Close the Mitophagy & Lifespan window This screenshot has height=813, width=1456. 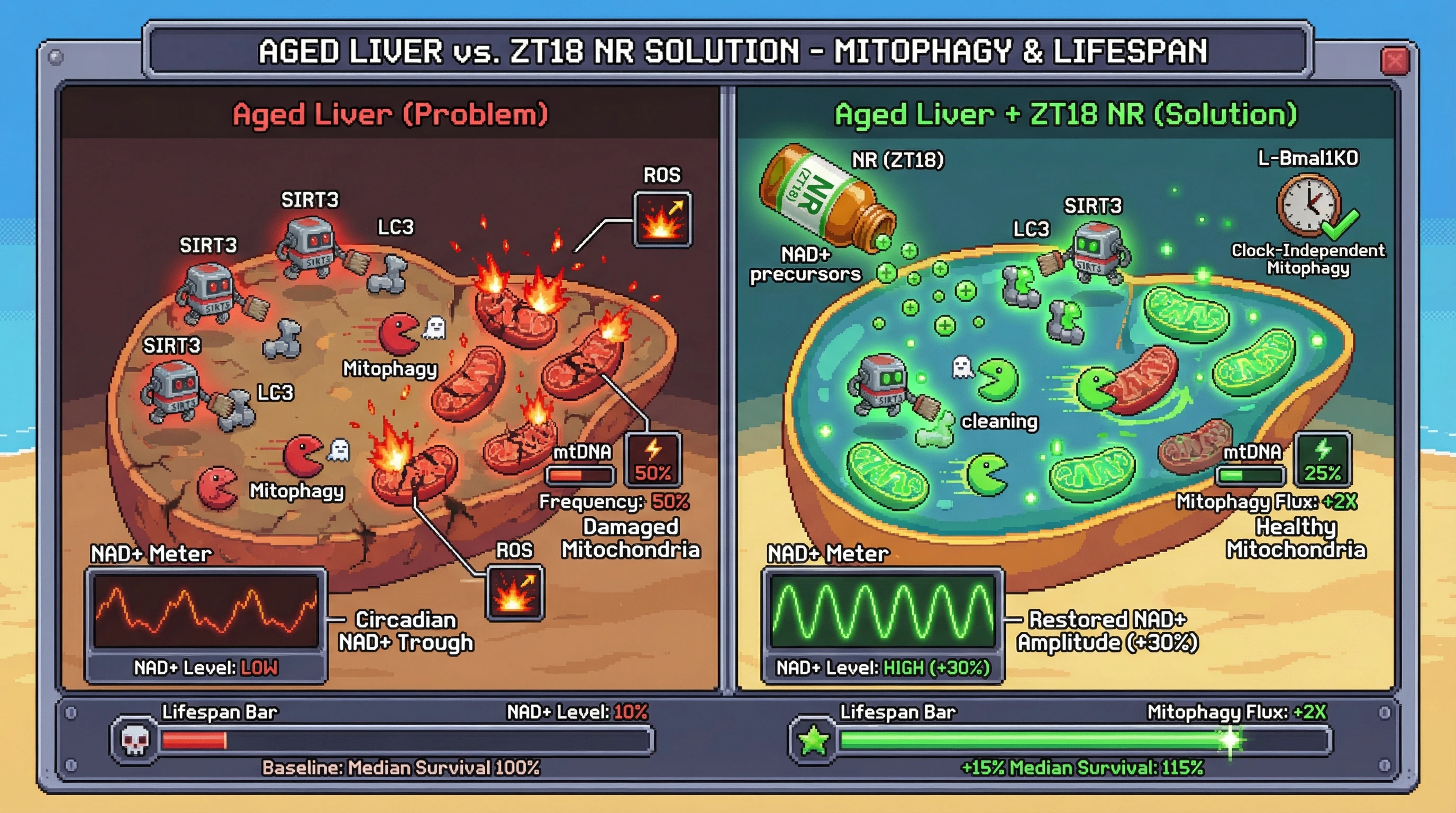click(x=1395, y=60)
